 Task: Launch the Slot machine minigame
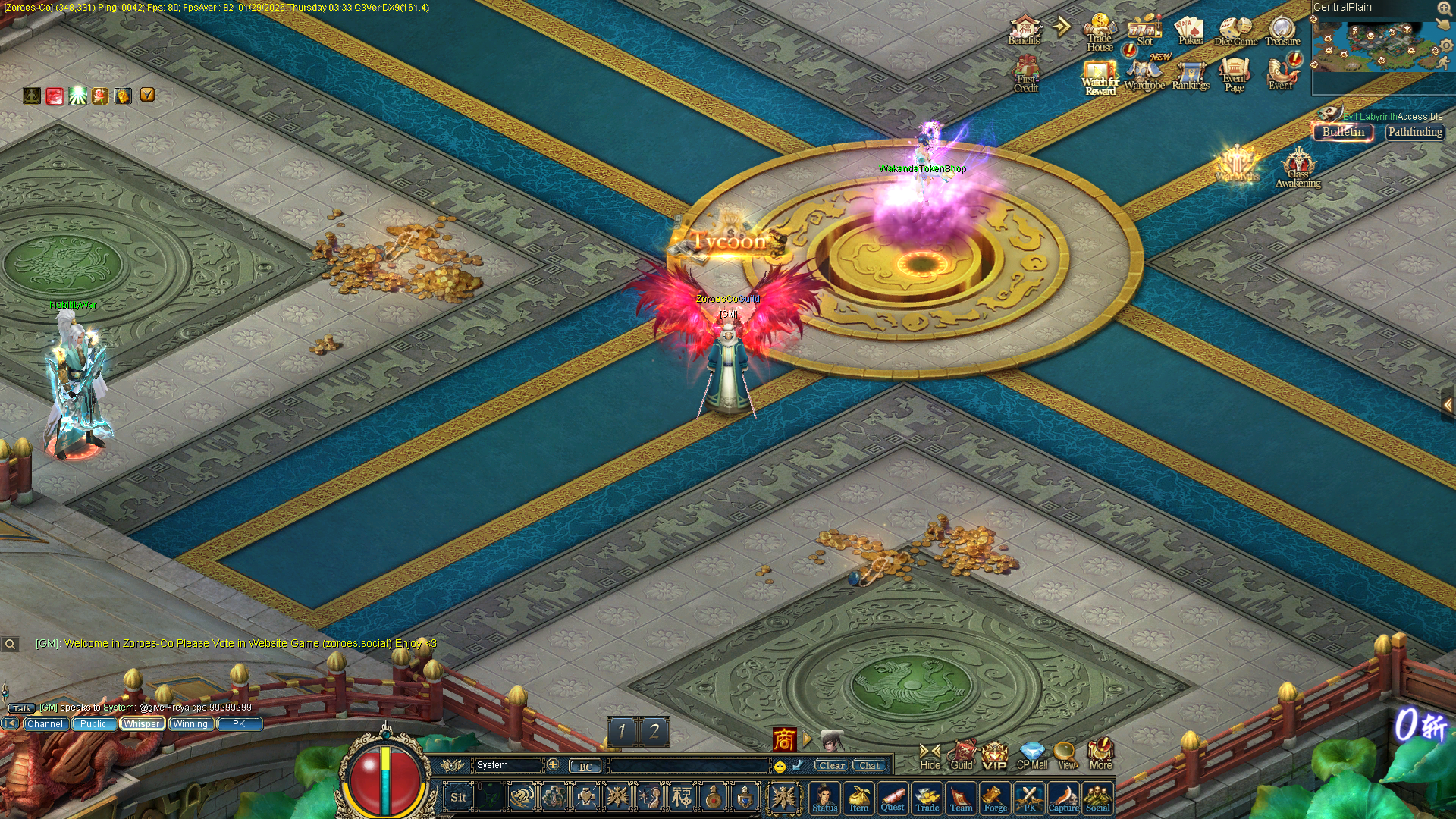(1144, 31)
